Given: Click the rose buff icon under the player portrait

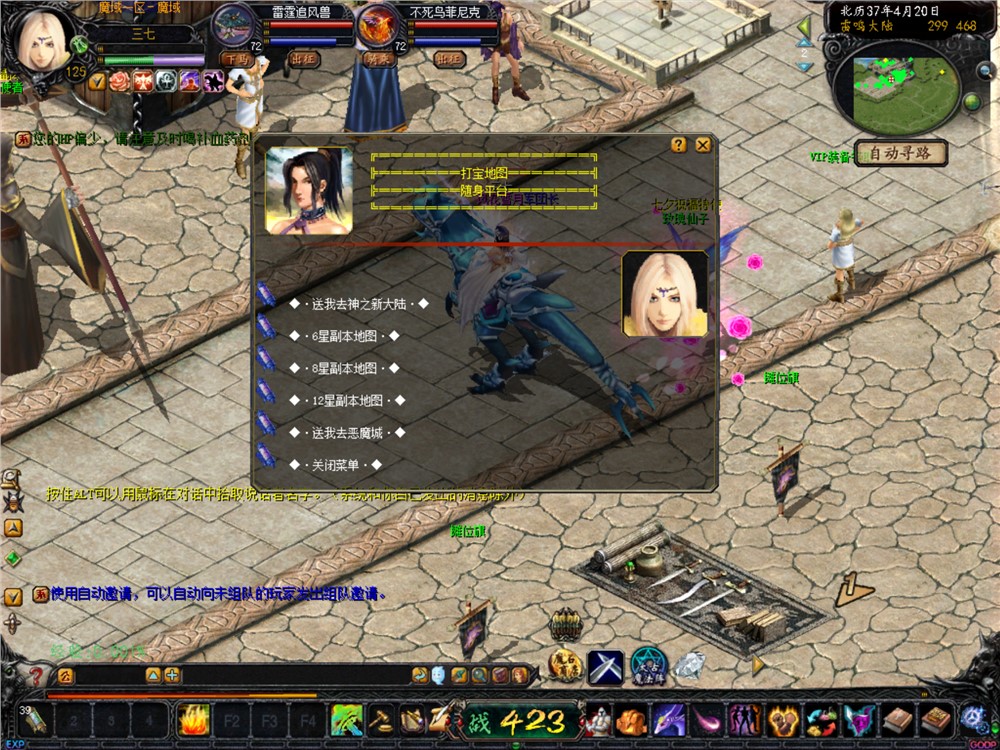Looking at the screenshot, I should tap(120, 81).
